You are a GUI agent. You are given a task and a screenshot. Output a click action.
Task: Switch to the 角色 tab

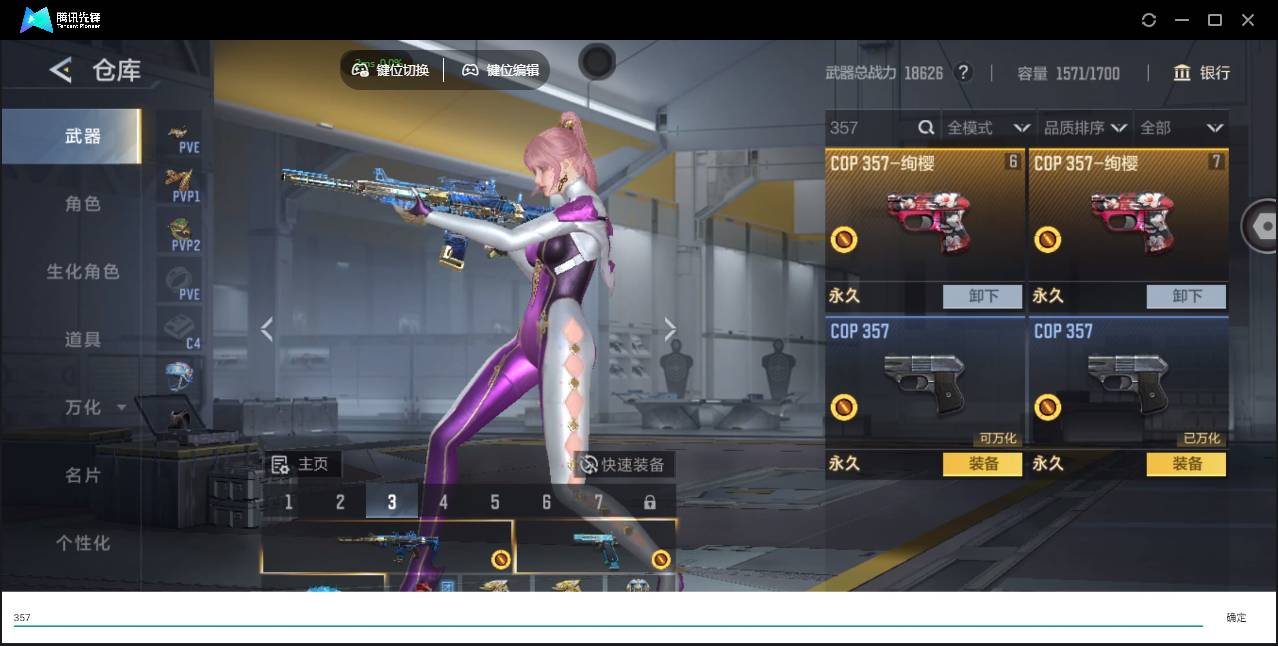(x=82, y=204)
